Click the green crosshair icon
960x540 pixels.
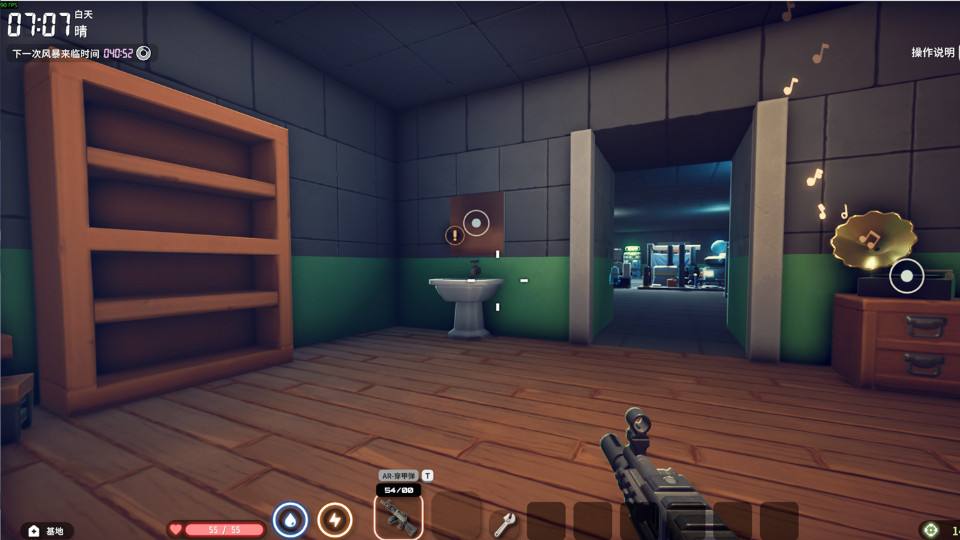pyautogui.click(x=931, y=530)
